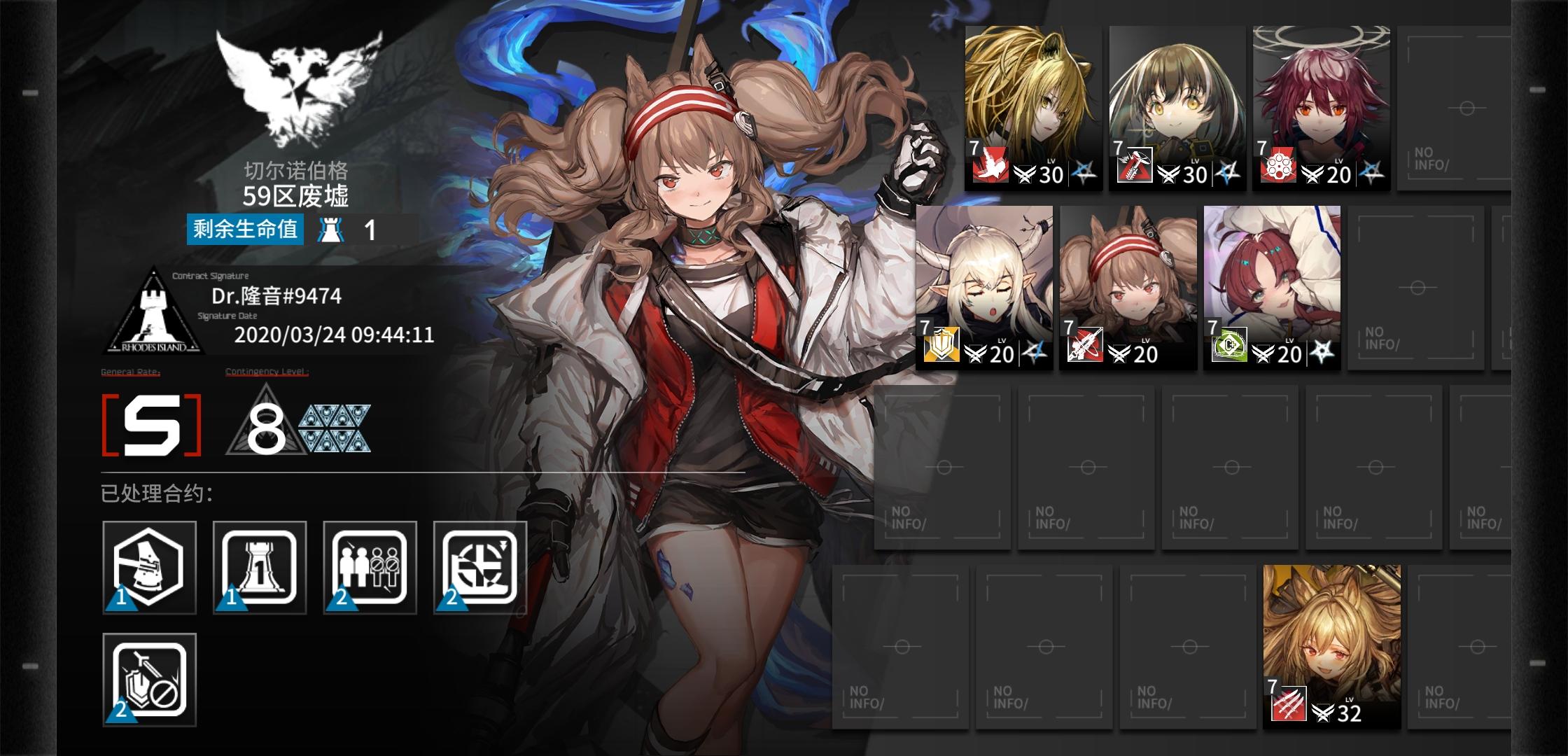Open the squad limit contract with four figures

[x=370, y=567]
